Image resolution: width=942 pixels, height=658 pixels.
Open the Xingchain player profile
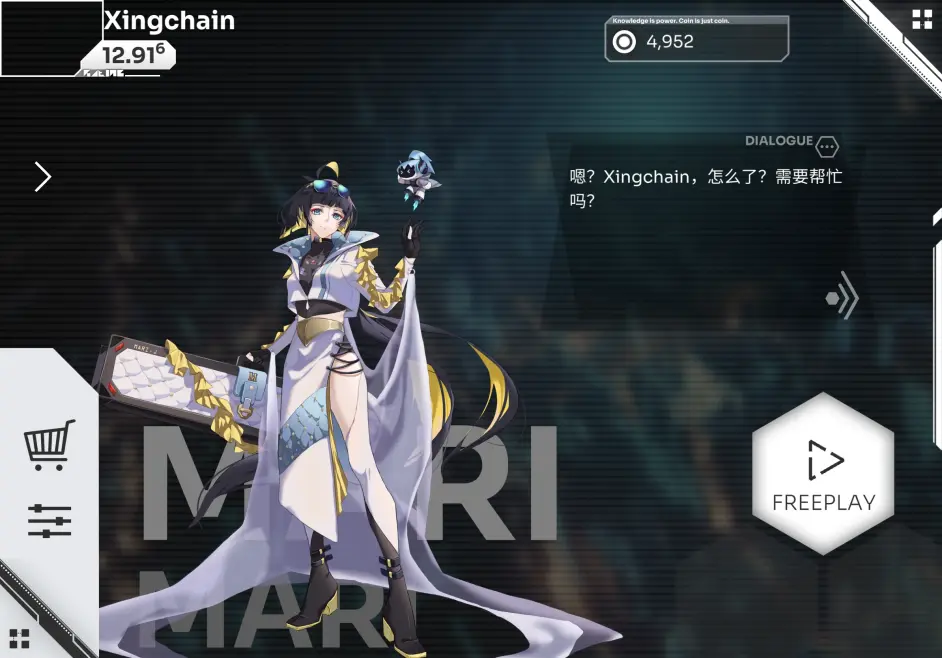pos(169,20)
